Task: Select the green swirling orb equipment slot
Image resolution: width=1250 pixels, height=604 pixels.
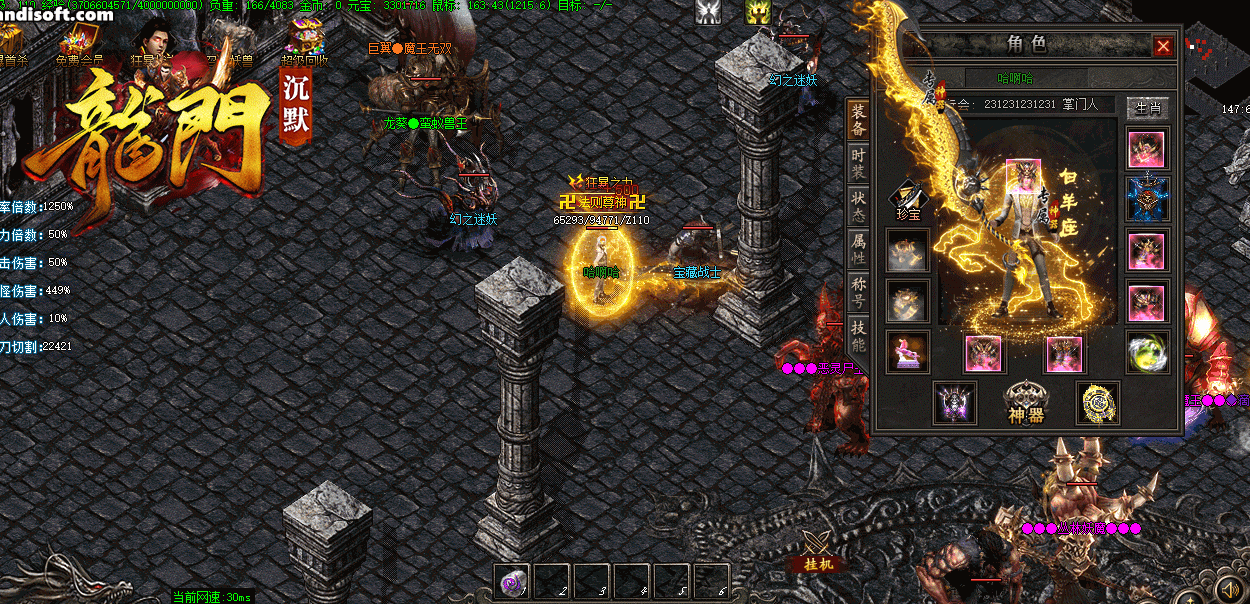Action: click(x=1146, y=352)
